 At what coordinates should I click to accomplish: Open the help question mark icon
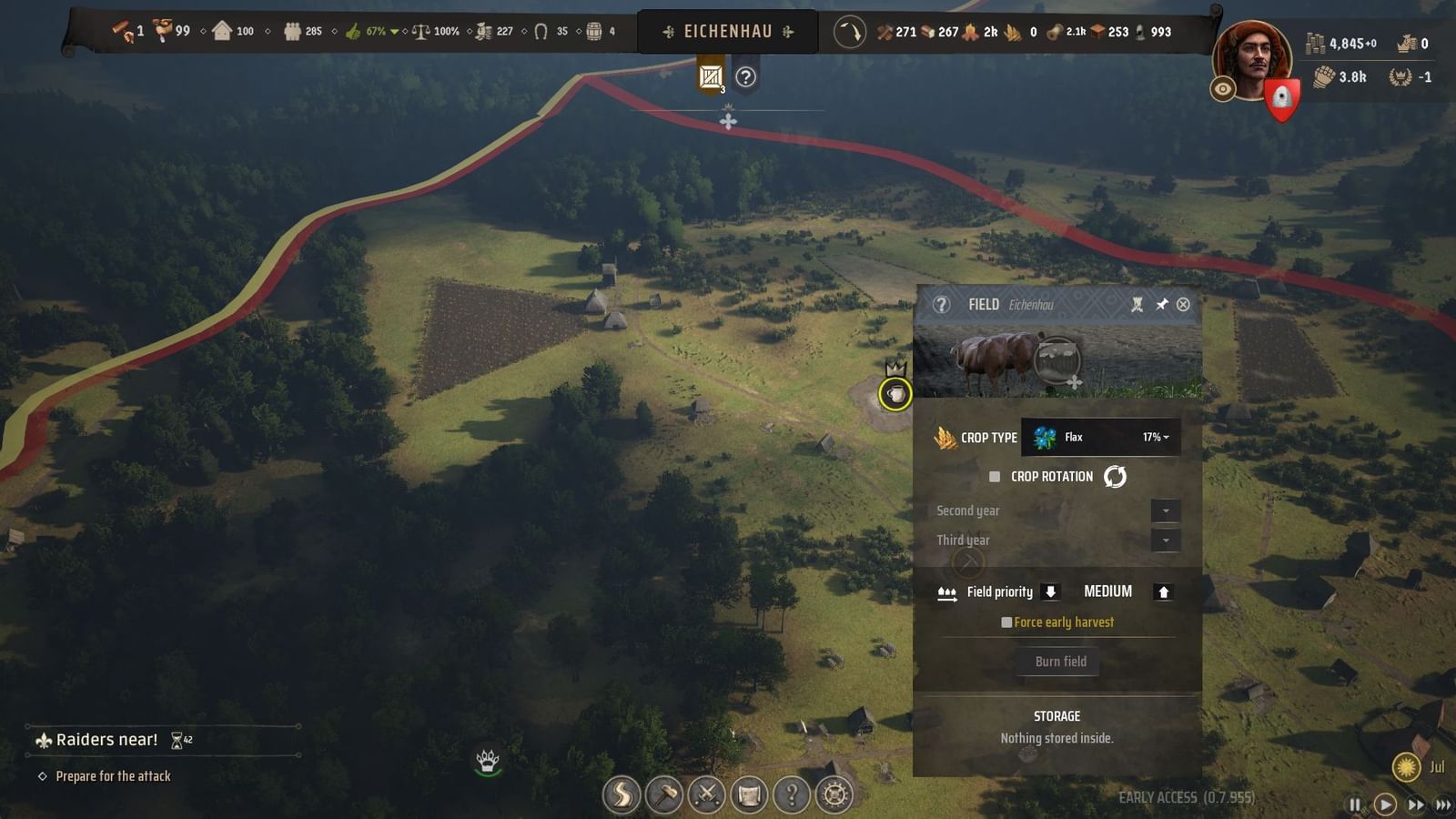click(x=791, y=794)
